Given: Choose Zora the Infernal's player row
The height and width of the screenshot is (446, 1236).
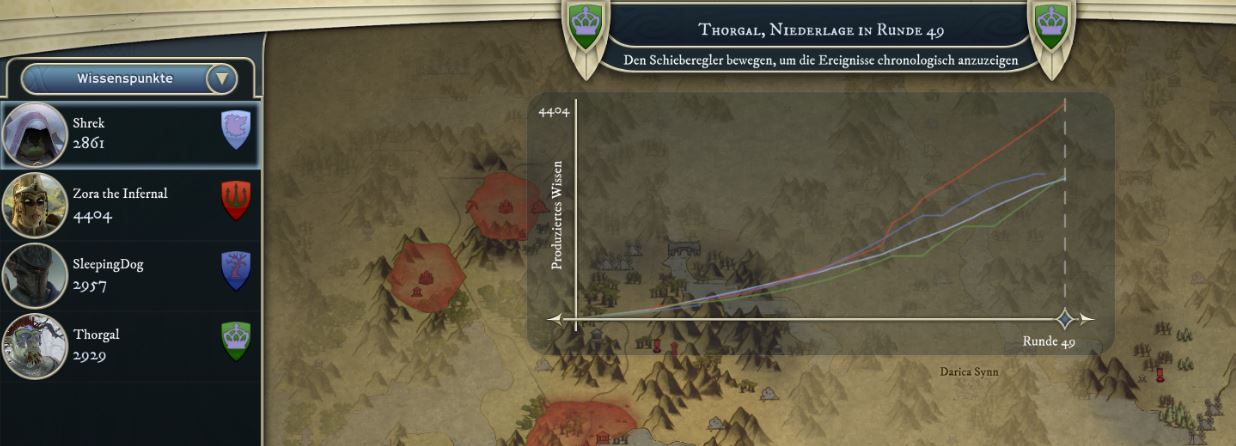Looking at the screenshot, I should 130,204.
